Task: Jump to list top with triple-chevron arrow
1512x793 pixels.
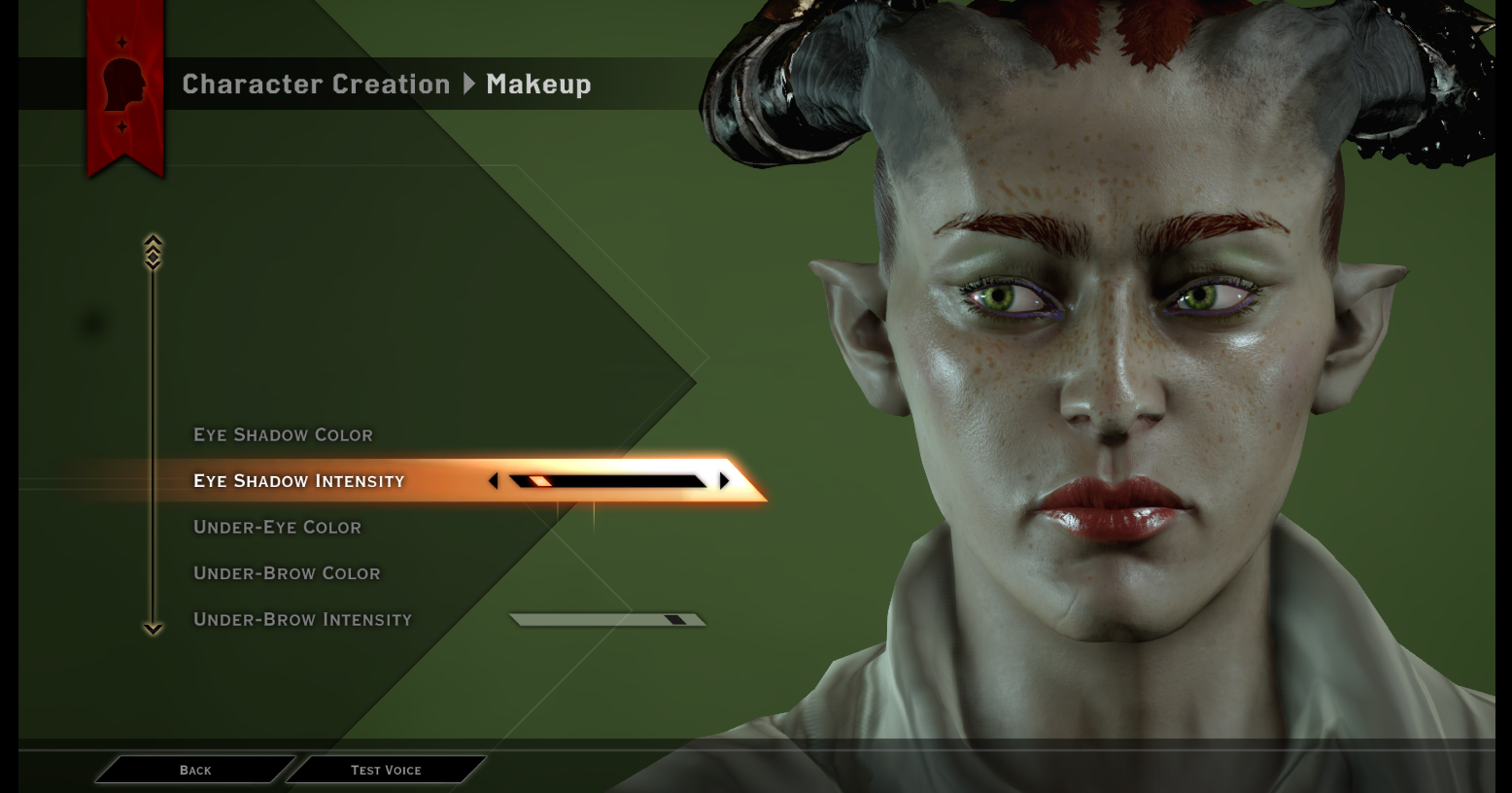Action: 153,252
